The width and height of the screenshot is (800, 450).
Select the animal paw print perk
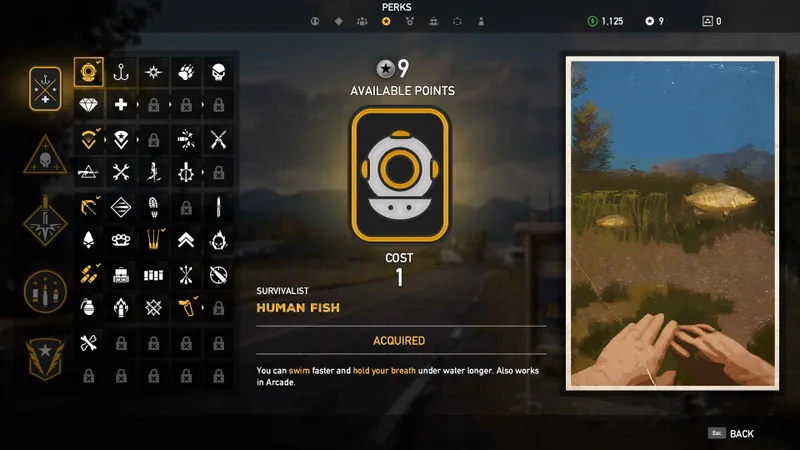(x=186, y=72)
